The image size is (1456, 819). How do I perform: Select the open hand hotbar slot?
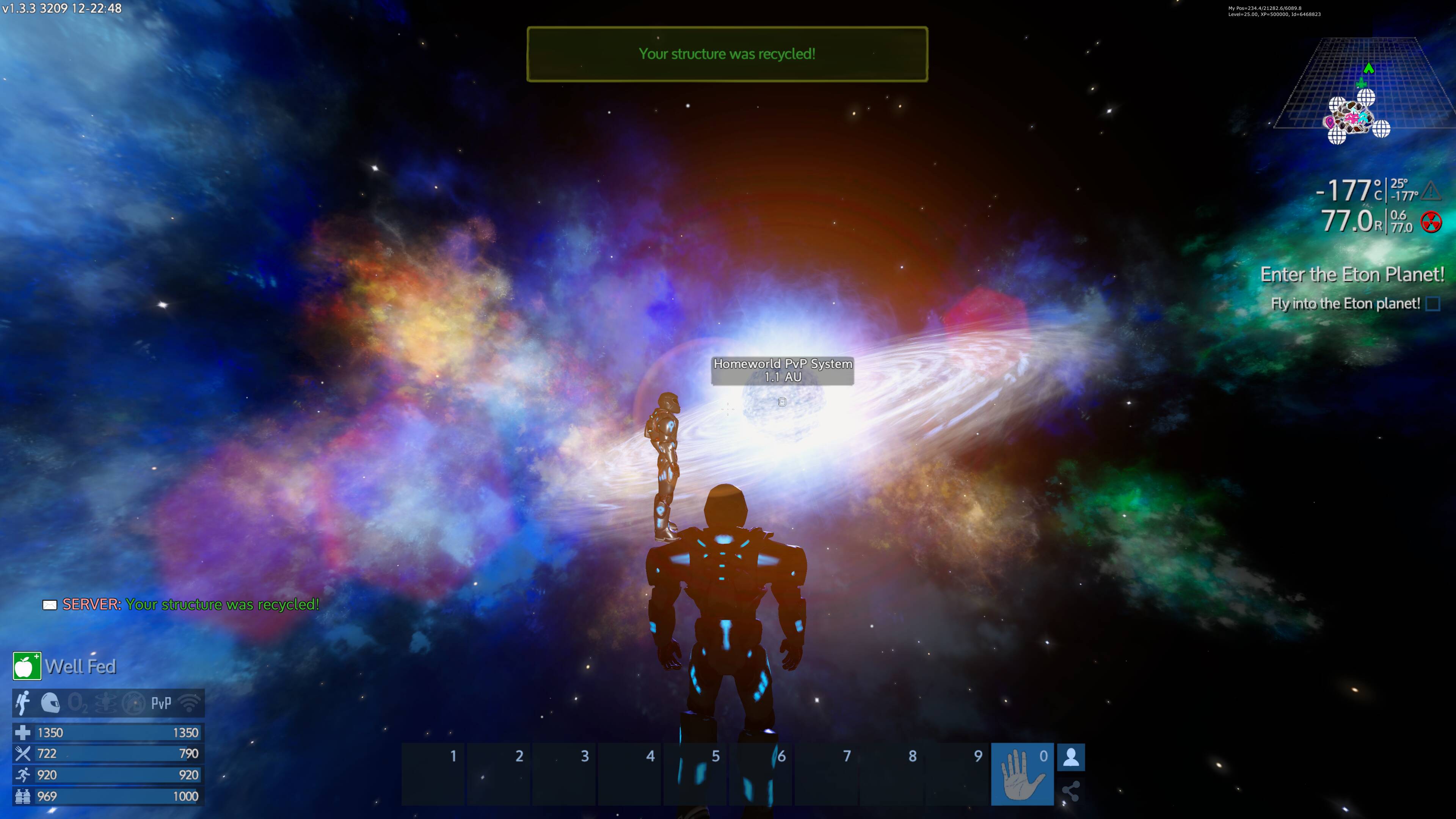1022,774
